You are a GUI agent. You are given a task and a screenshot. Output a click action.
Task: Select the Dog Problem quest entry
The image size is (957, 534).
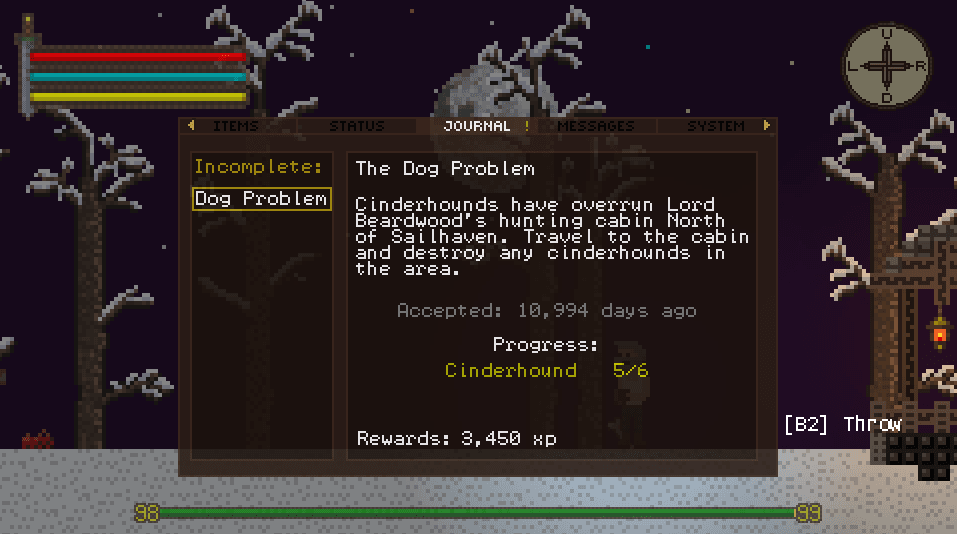(x=261, y=199)
